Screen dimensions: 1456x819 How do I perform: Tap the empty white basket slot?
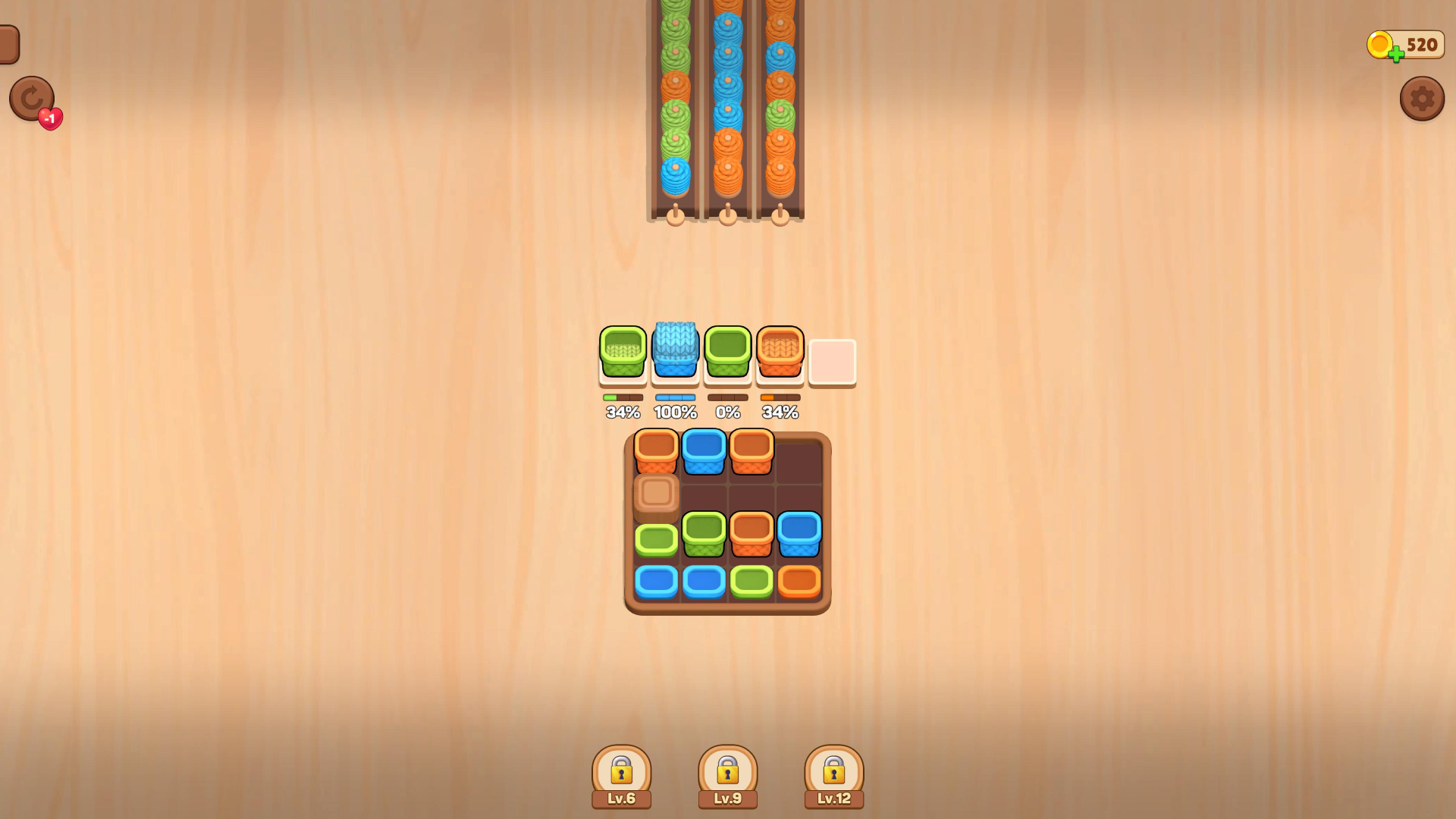[x=832, y=362]
